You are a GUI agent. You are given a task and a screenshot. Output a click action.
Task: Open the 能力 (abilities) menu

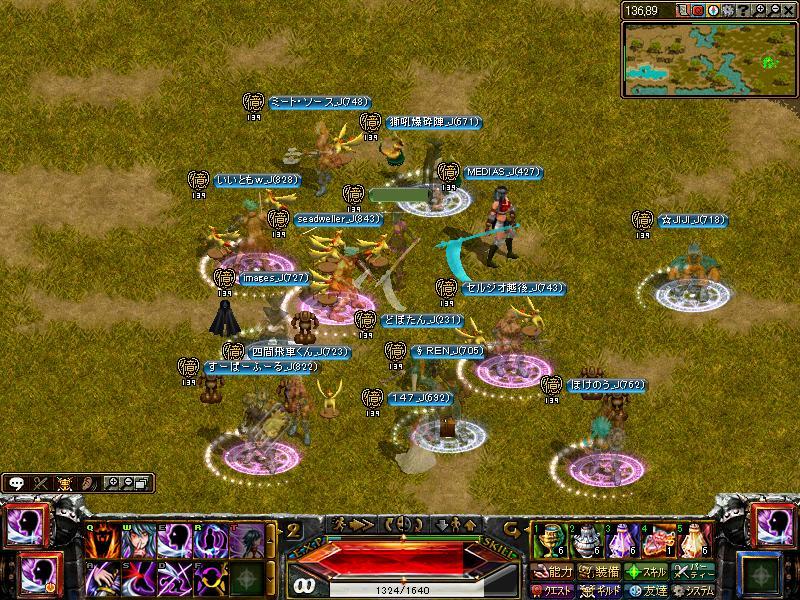coord(553,572)
